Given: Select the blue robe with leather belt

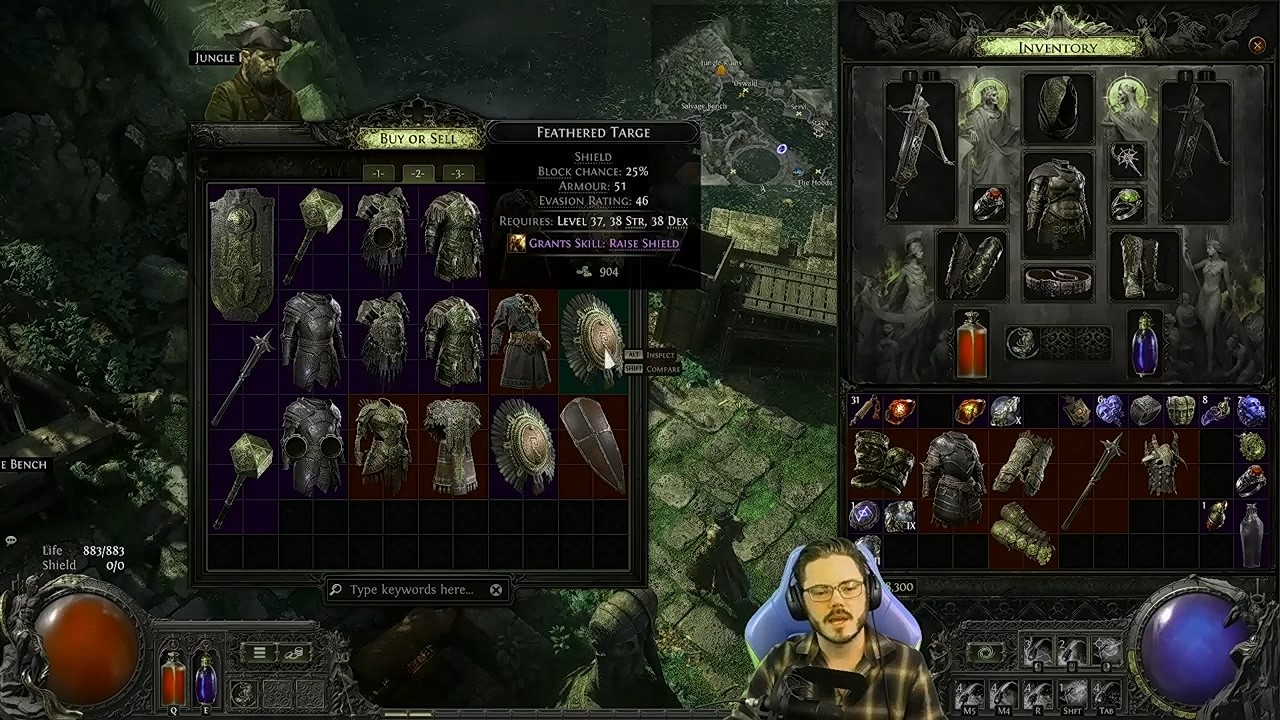Looking at the screenshot, I should point(521,340).
